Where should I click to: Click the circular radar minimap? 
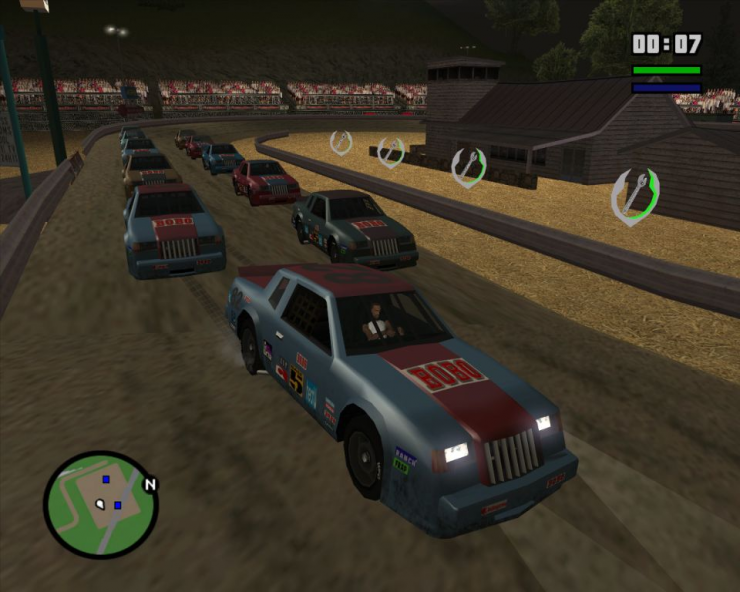(101, 505)
